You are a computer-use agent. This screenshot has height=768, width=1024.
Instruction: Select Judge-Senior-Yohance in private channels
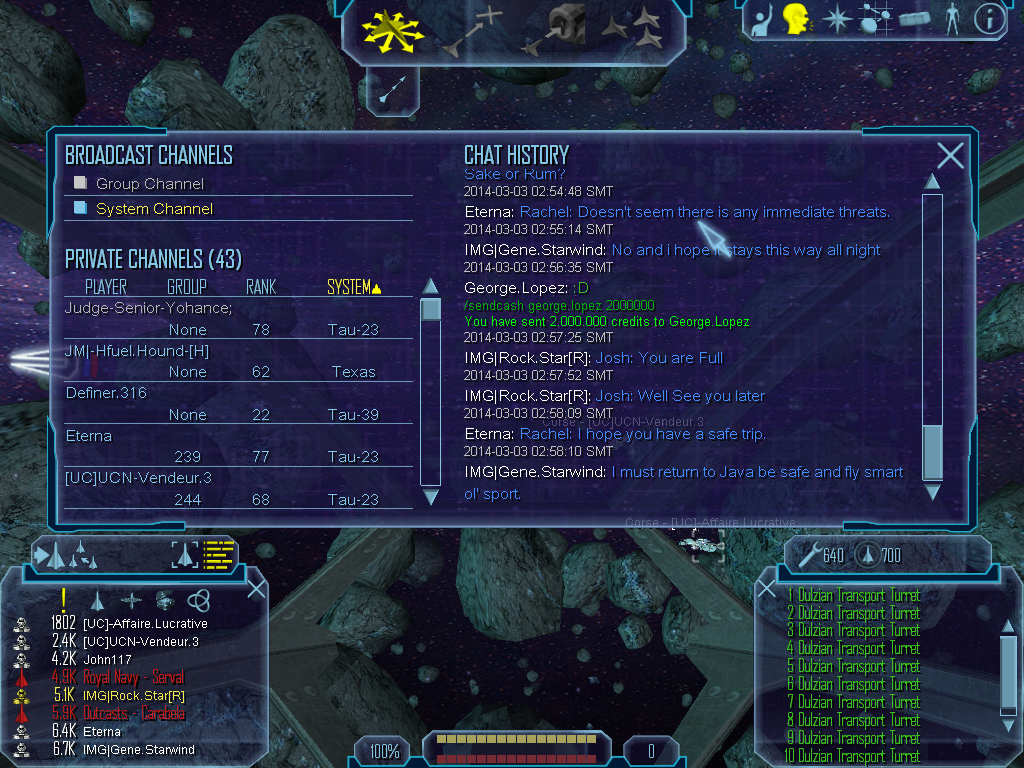point(148,308)
